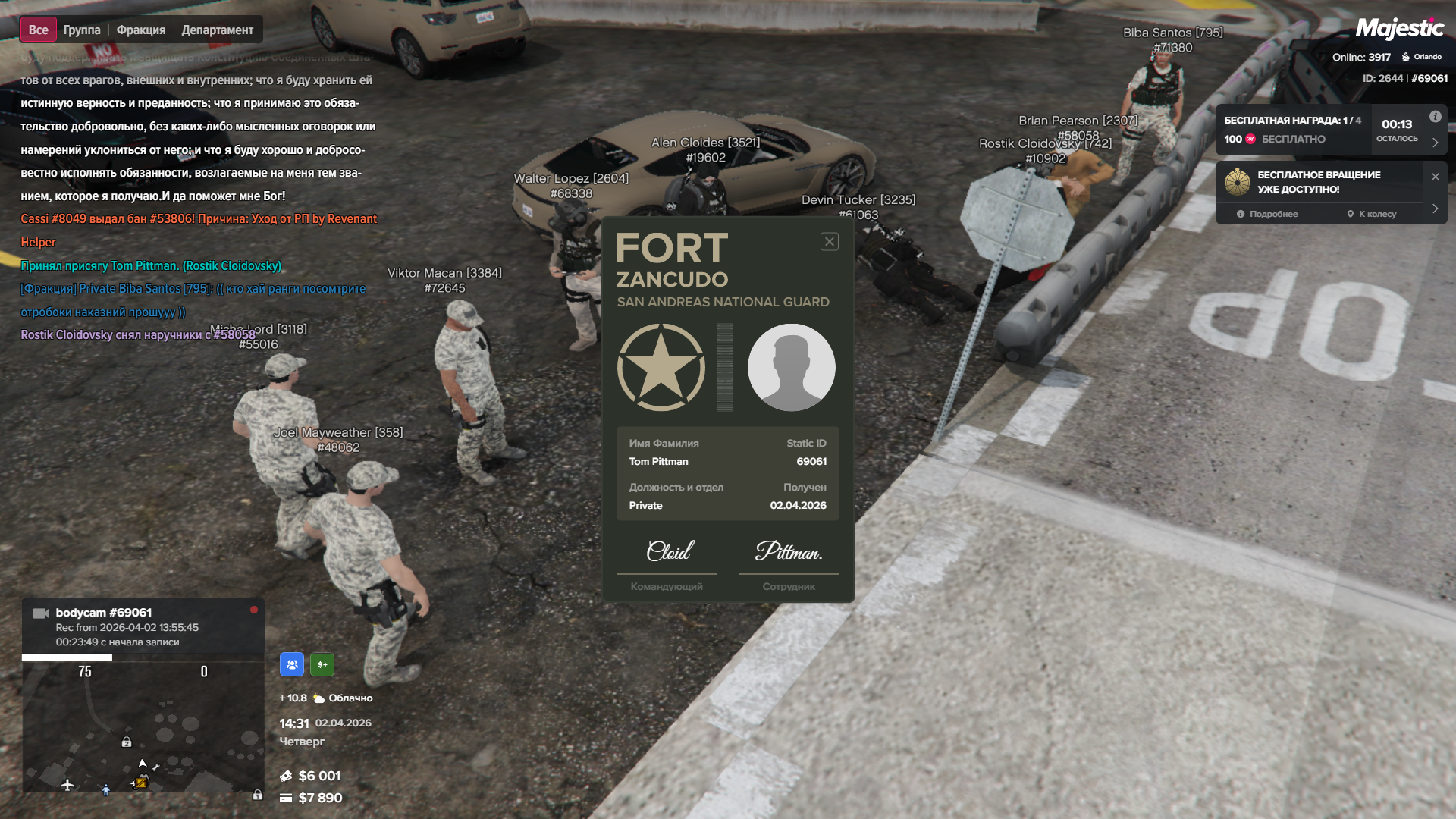1456x819 pixels.
Task: Close the Fort Zancudo ID card
Action: [830, 242]
